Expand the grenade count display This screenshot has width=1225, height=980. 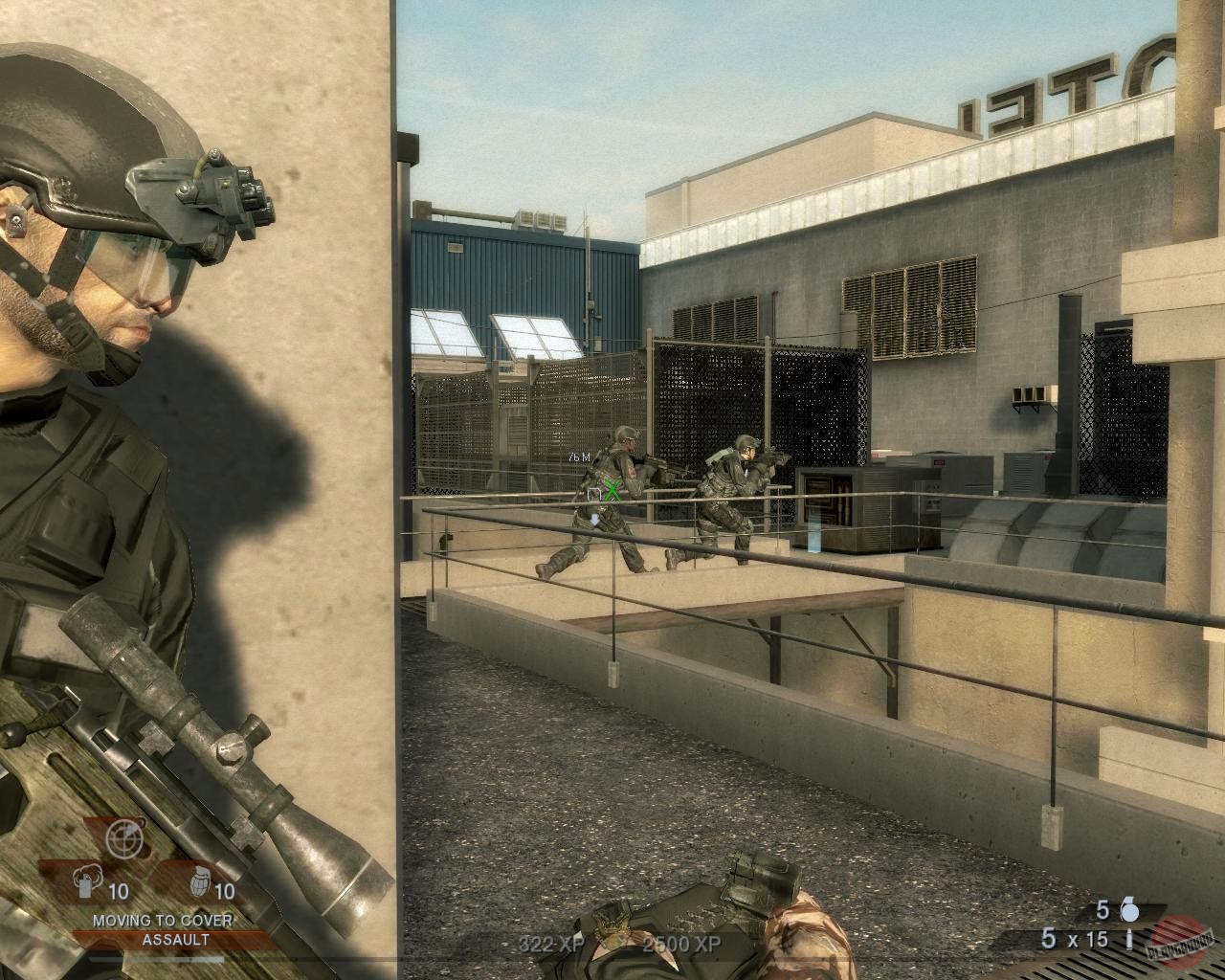pos(1101,910)
